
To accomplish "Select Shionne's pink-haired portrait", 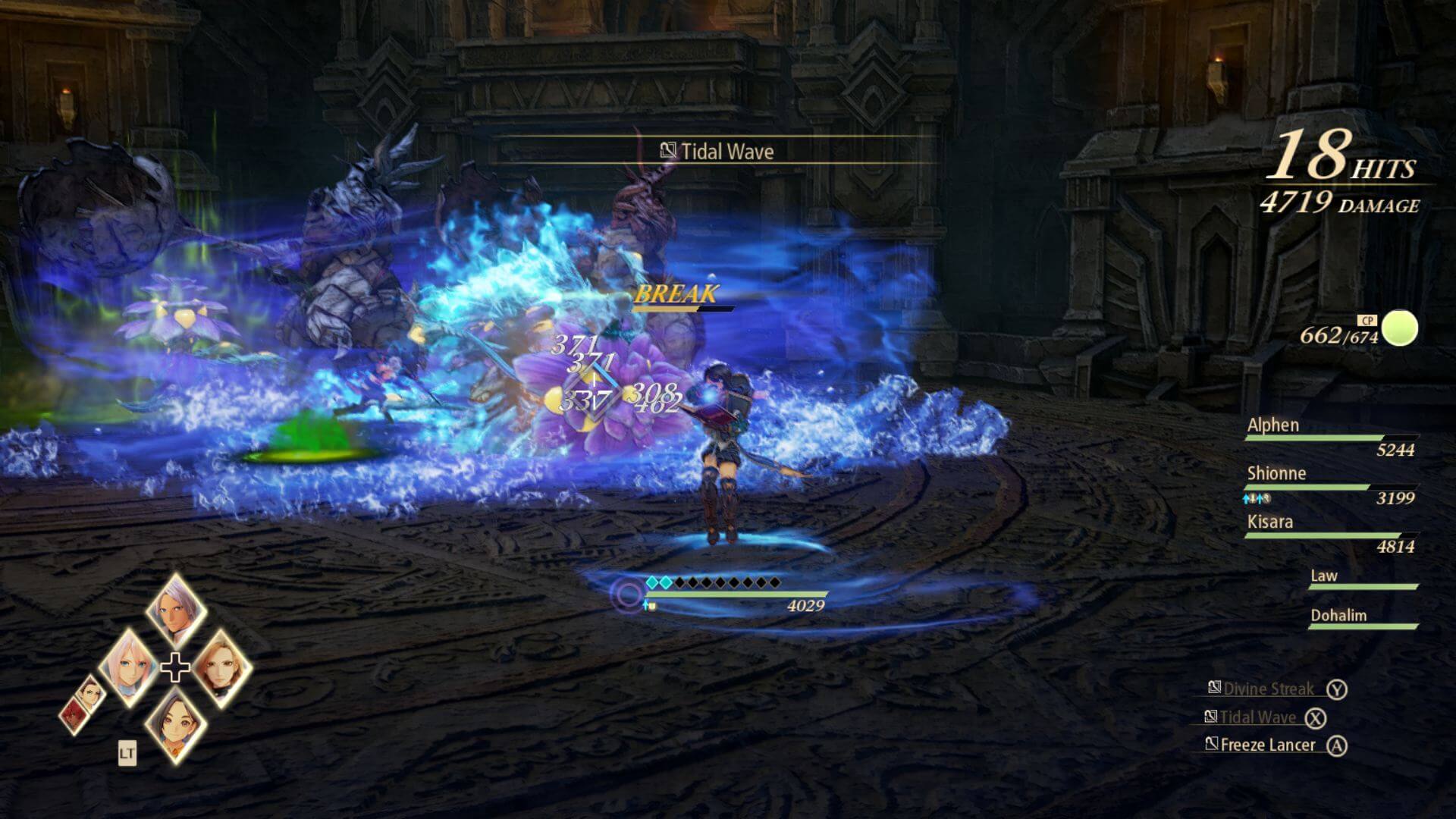I will point(129,667).
